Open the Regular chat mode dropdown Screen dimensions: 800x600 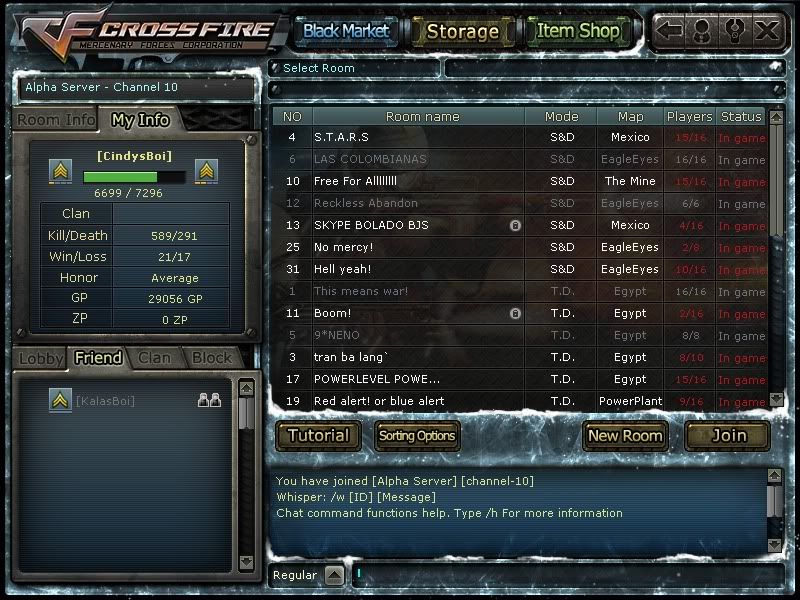point(334,575)
